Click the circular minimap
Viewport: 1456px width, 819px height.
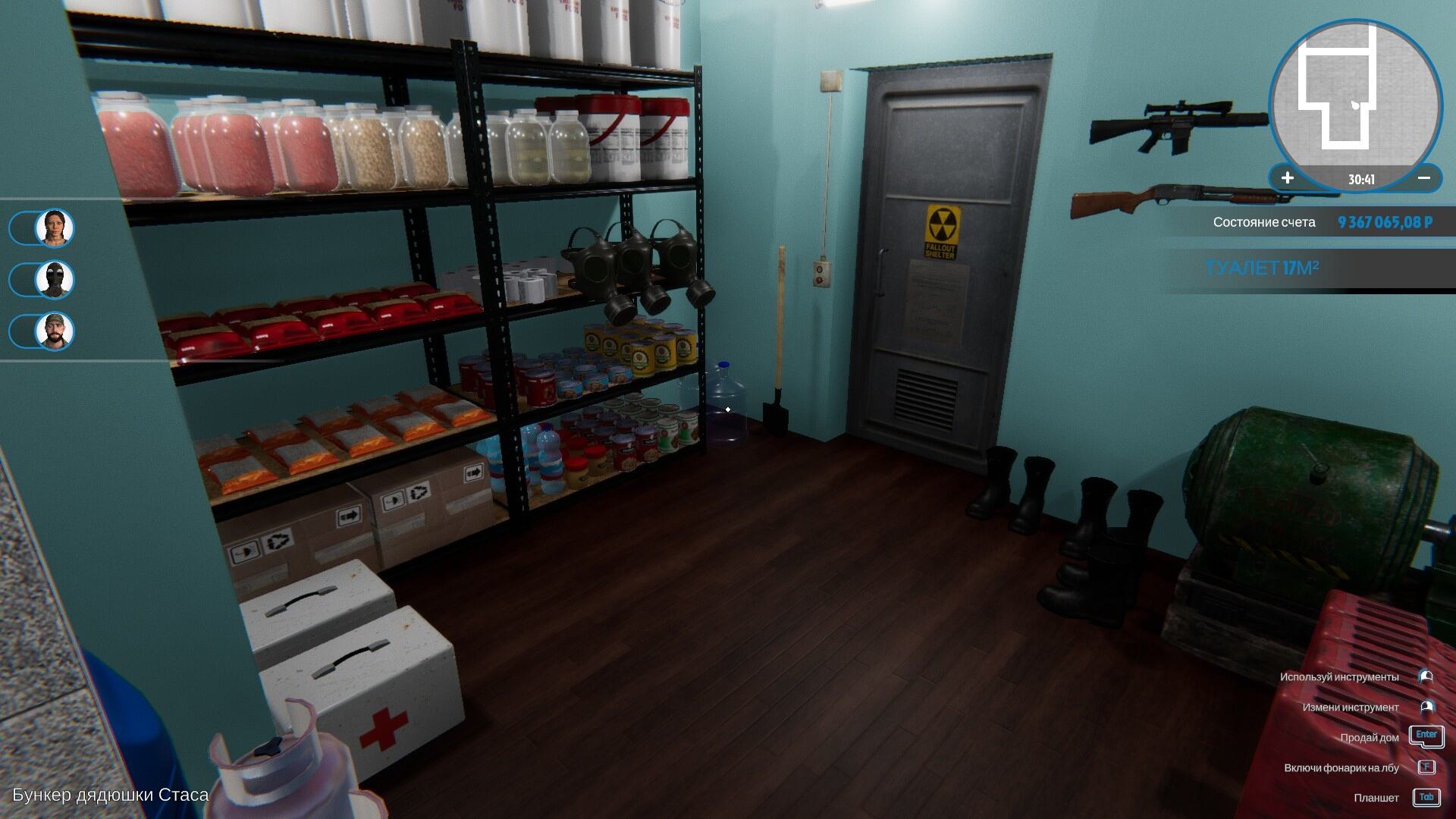click(1355, 95)
